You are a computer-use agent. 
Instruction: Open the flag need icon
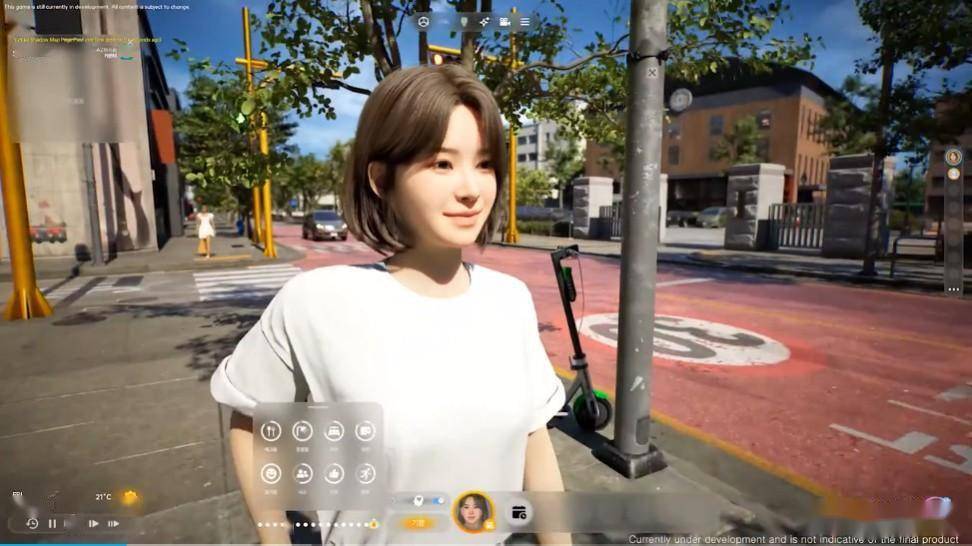tap(302, 431)
